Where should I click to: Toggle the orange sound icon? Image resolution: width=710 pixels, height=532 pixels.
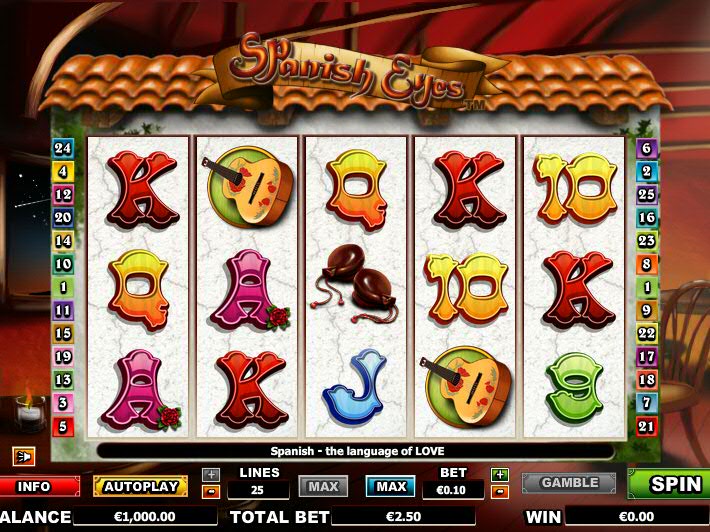tap(23, 456)
